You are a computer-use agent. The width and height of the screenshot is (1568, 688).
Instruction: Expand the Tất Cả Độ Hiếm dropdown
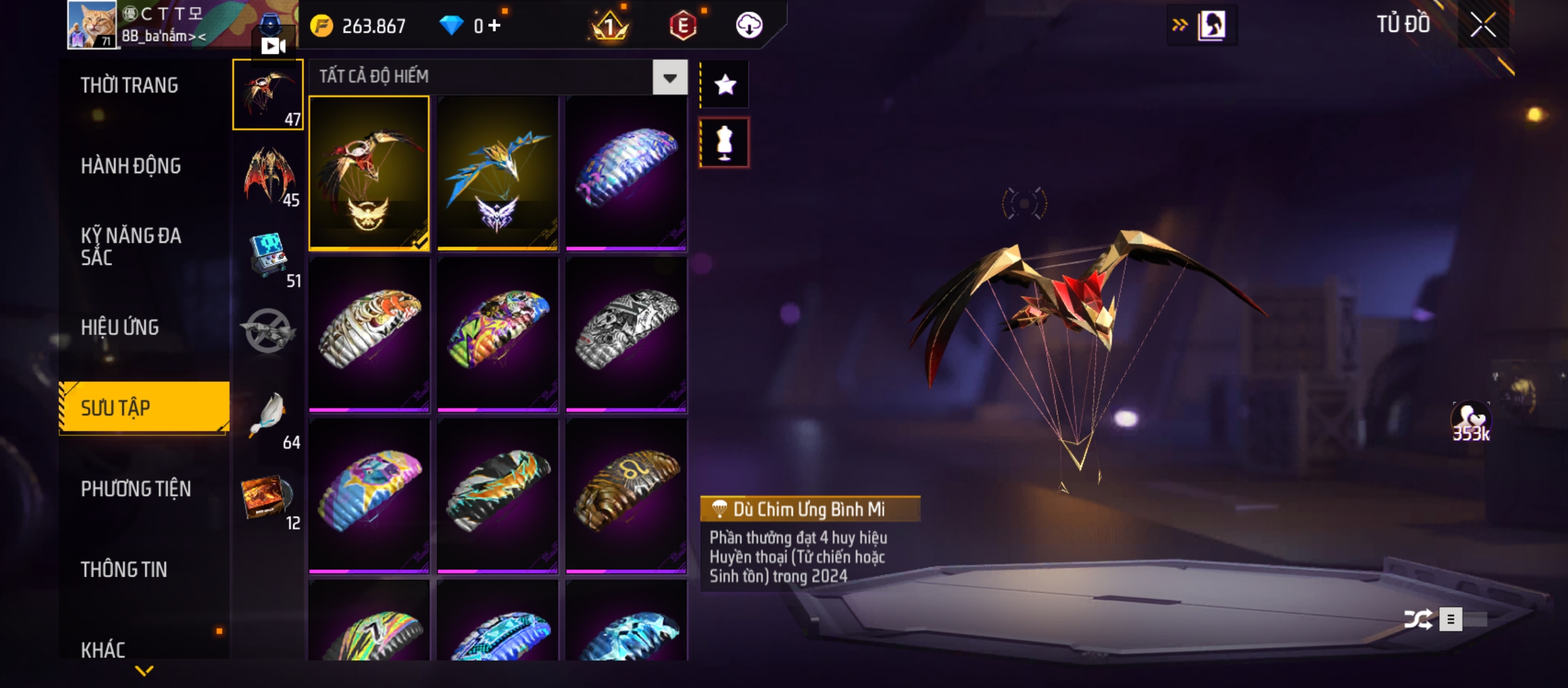[669, 78]
